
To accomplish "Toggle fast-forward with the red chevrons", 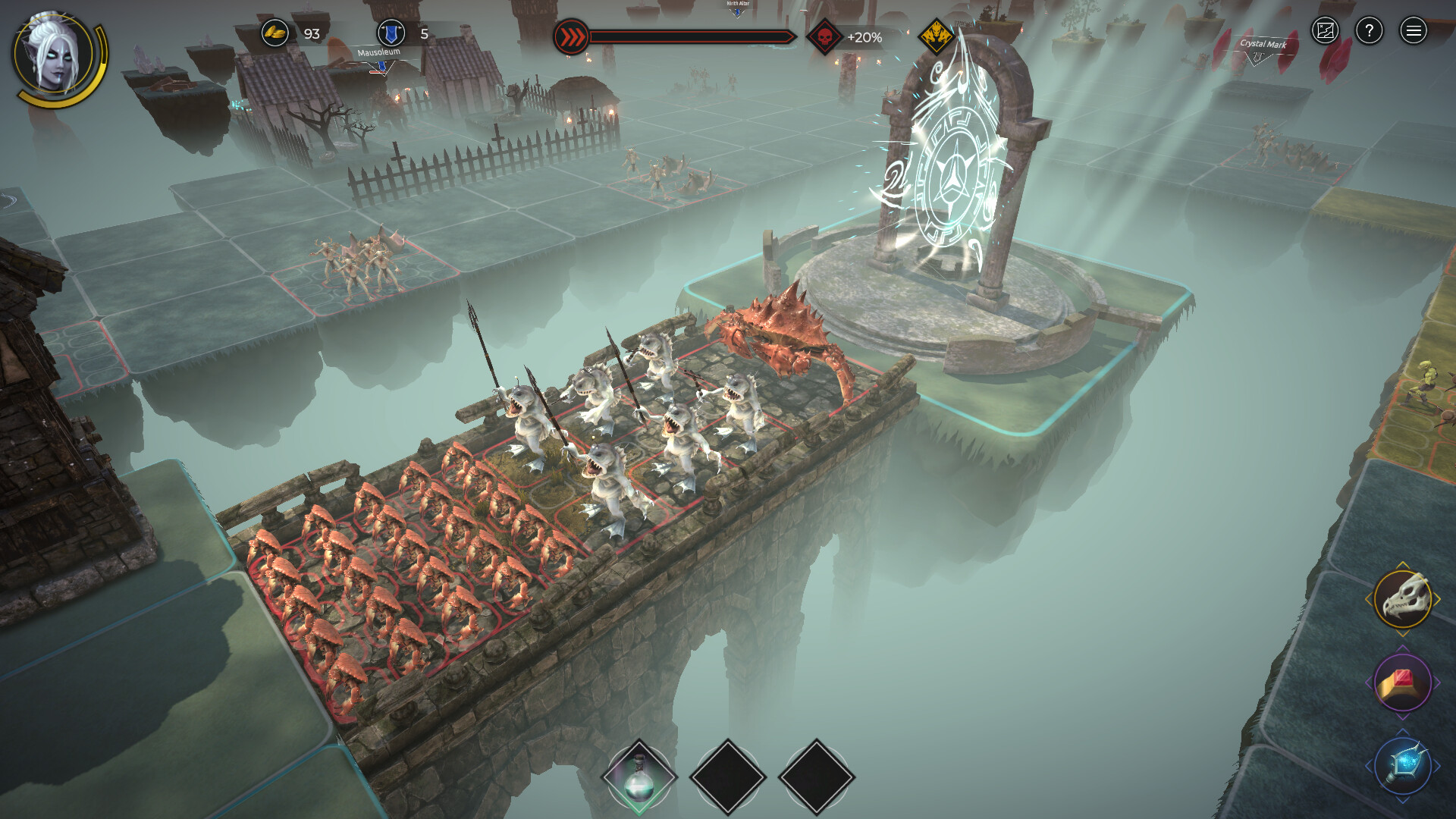I will (571, 33).
